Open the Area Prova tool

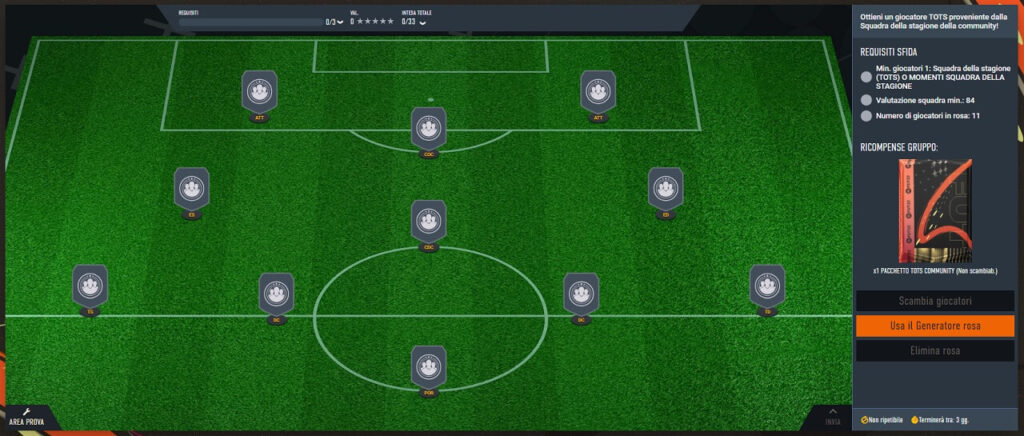coord(26,416)
